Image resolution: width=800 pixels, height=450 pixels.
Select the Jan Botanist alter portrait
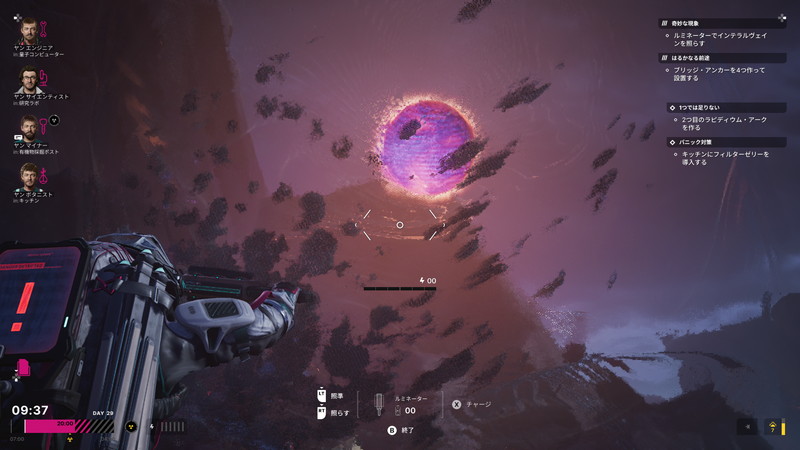pos(27,177)
